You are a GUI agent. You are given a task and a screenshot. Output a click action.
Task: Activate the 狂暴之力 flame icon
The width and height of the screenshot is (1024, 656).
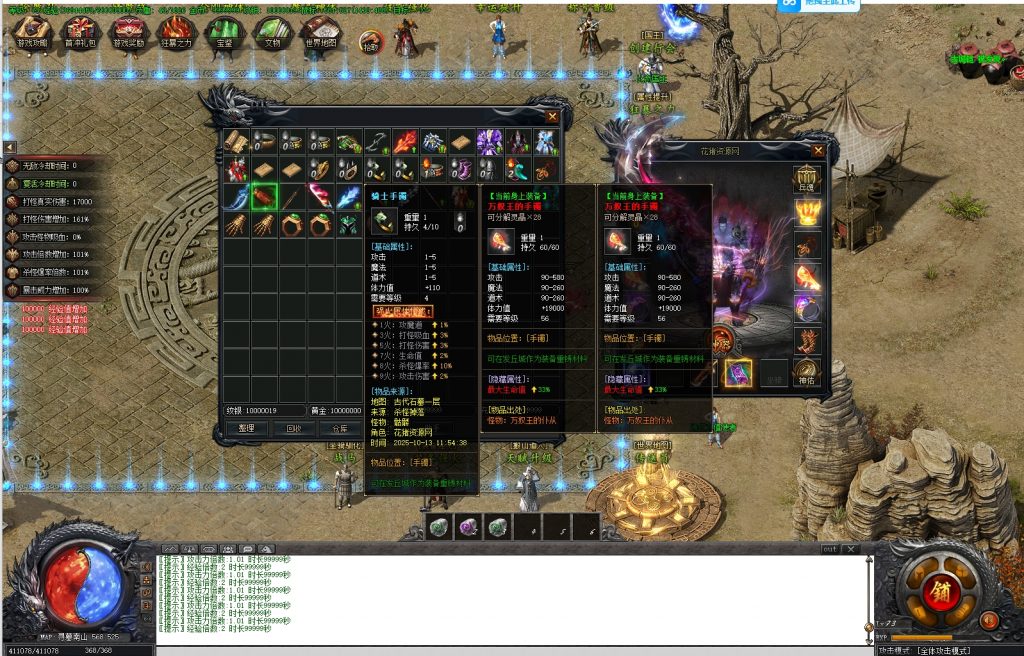pyautogui.click(x=176, y=33)
